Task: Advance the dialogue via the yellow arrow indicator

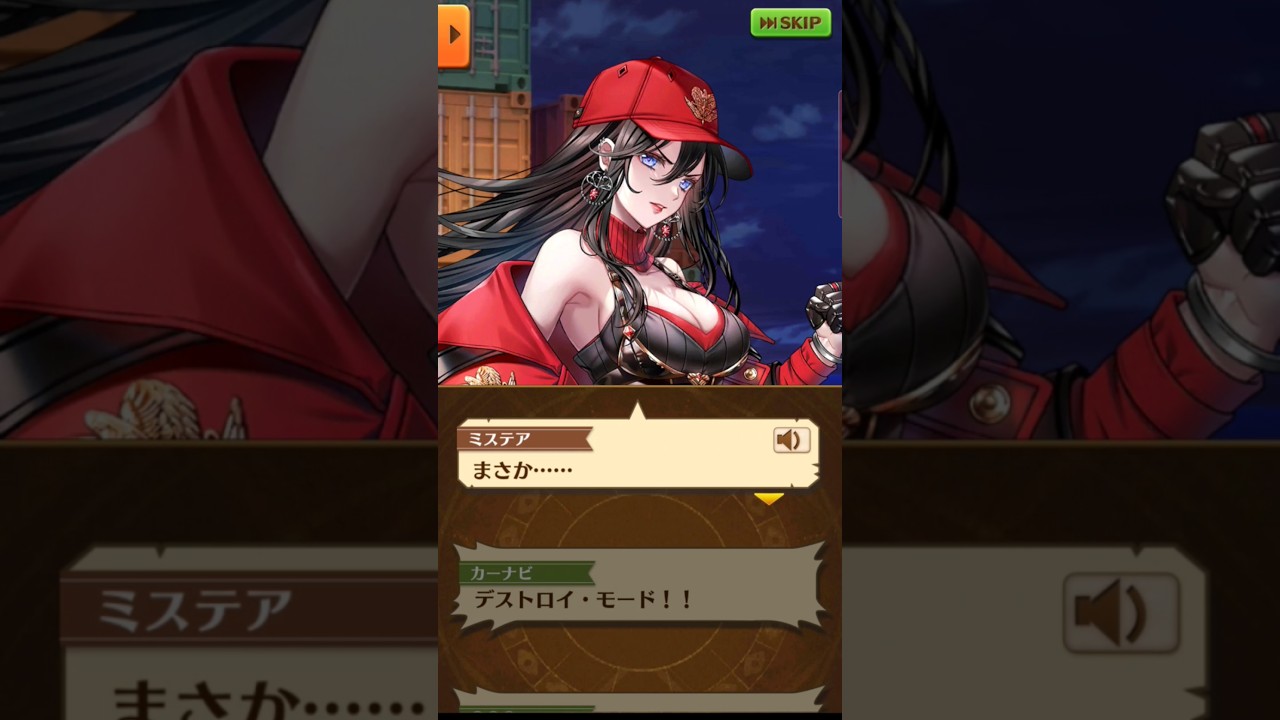Action: [x=768, y=498]
